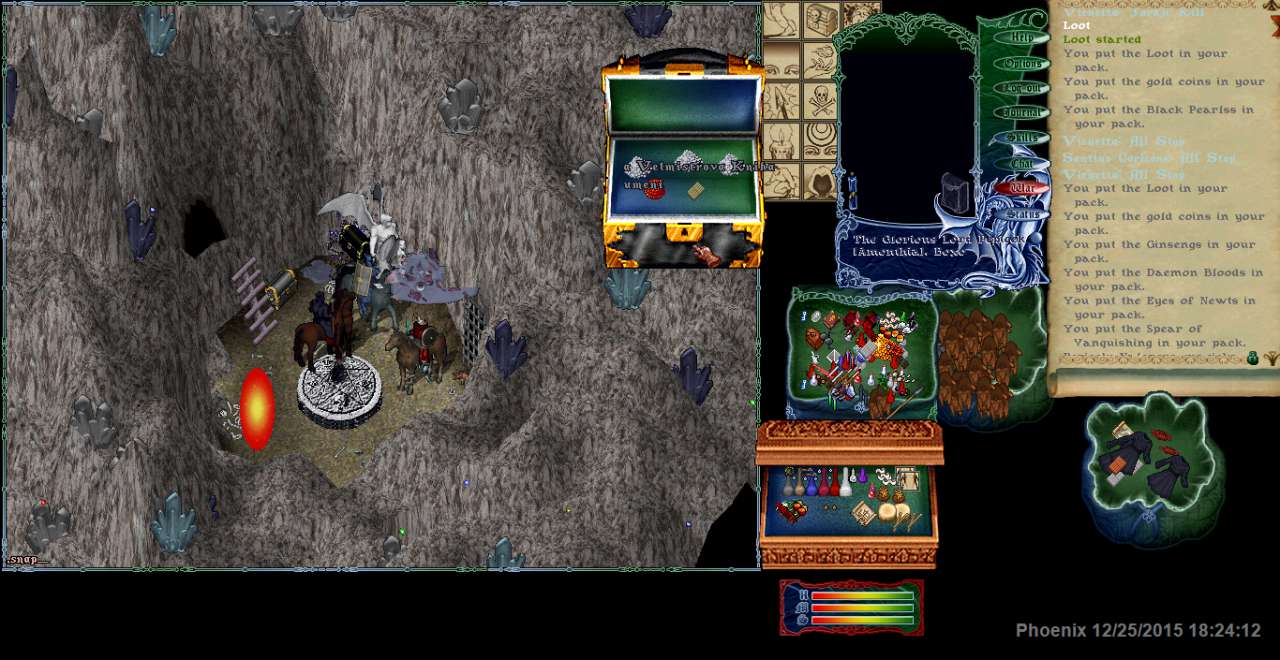This screenshot has width=1280, height=660.
Task: Select the dark spellbook on the paperdoll
Action: 957,194
